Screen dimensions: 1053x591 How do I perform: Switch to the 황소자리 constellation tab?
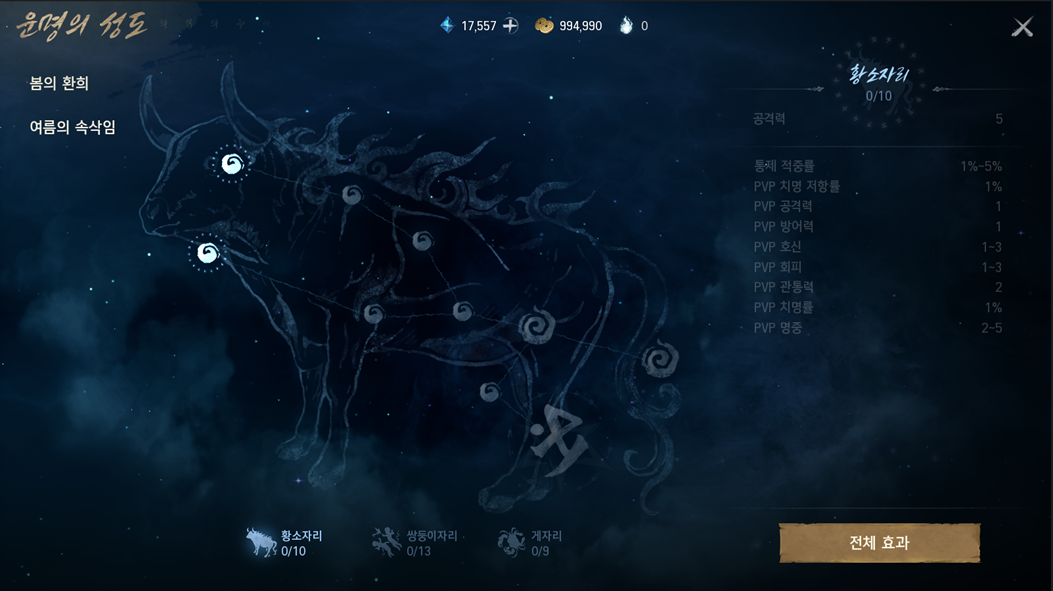[x=285, y=543]
